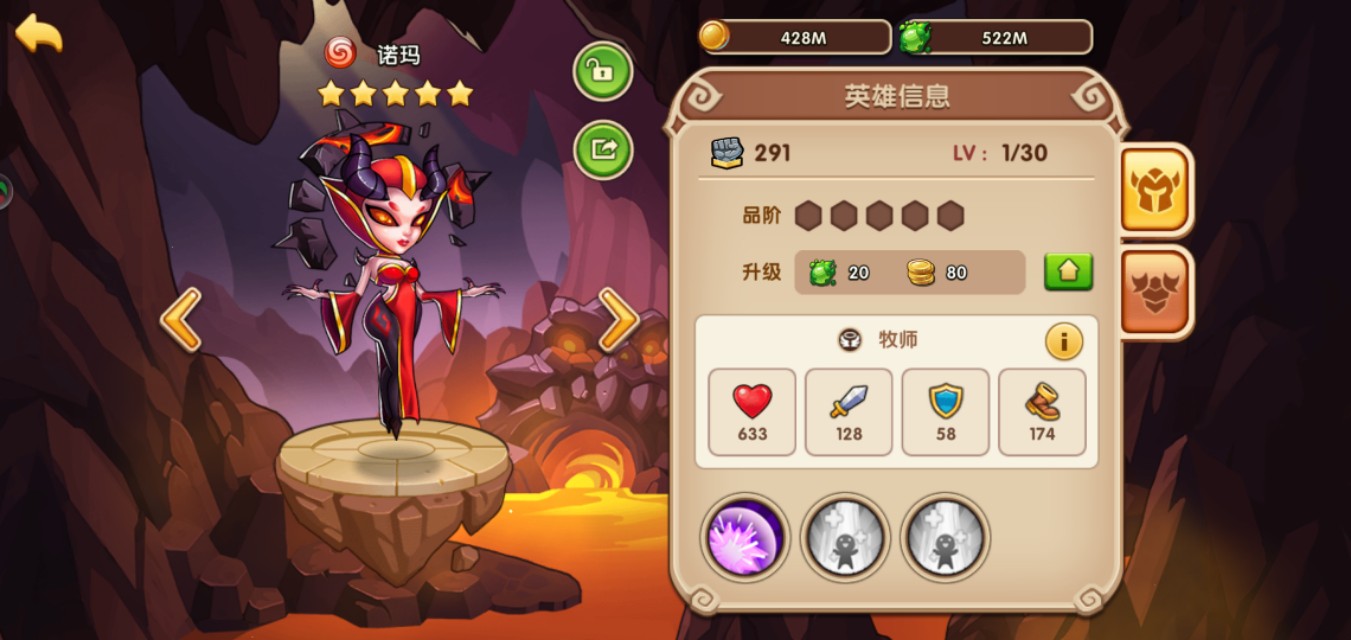Share the hero with the green share button
Screen dimensions: 1351x640
[x=602, y=149]
